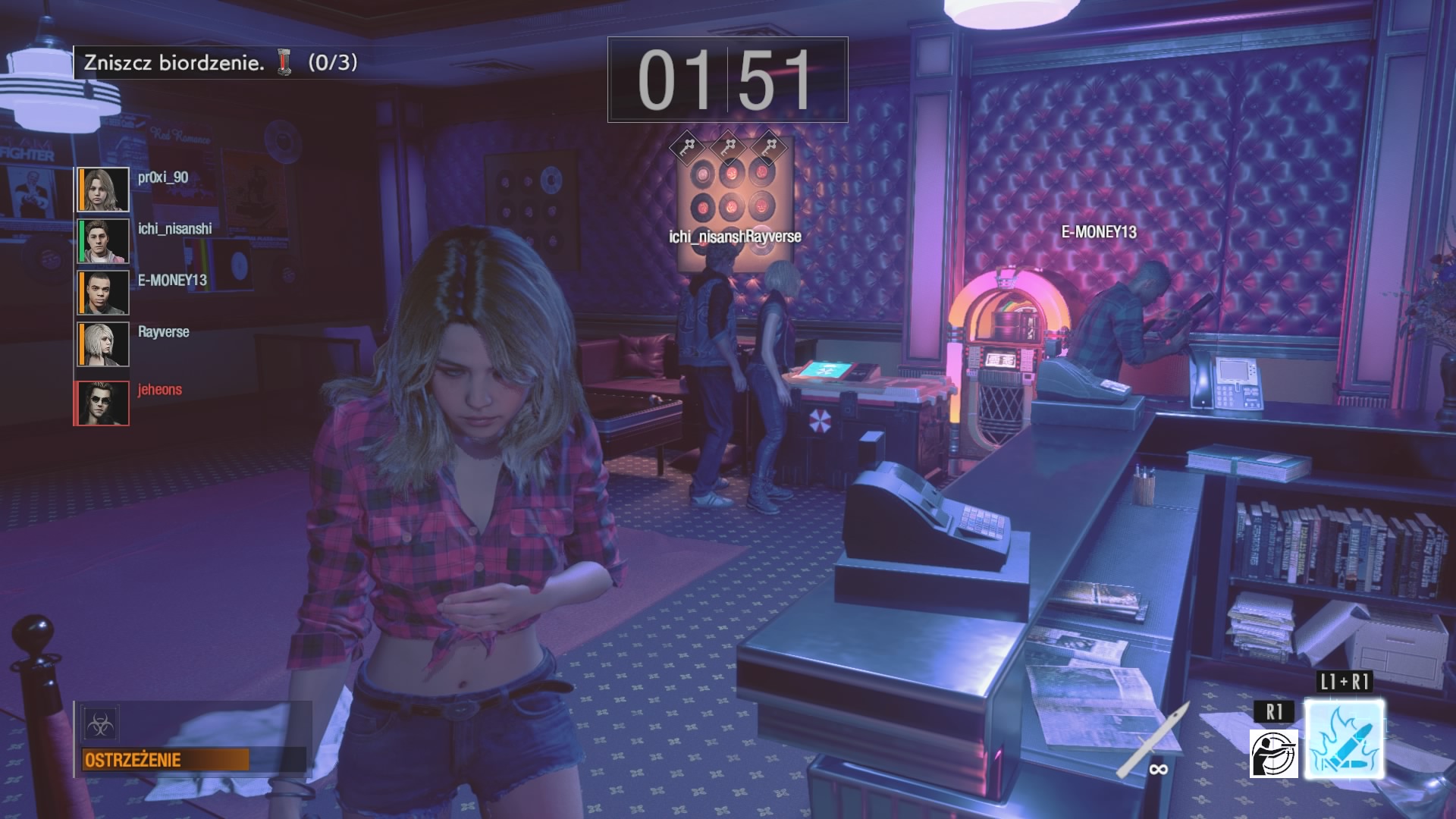
Task: Select E-MONEY13 in the player list
Action: 172,281
